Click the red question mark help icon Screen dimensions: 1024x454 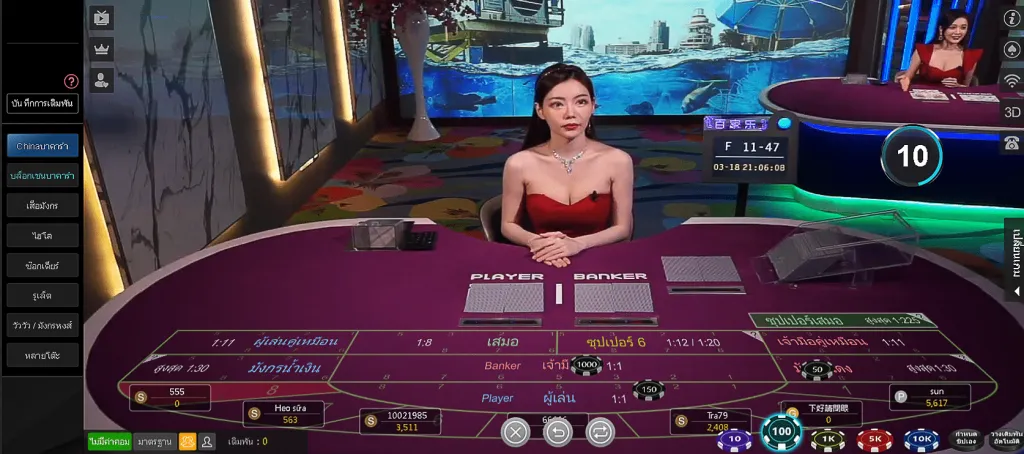71,82
